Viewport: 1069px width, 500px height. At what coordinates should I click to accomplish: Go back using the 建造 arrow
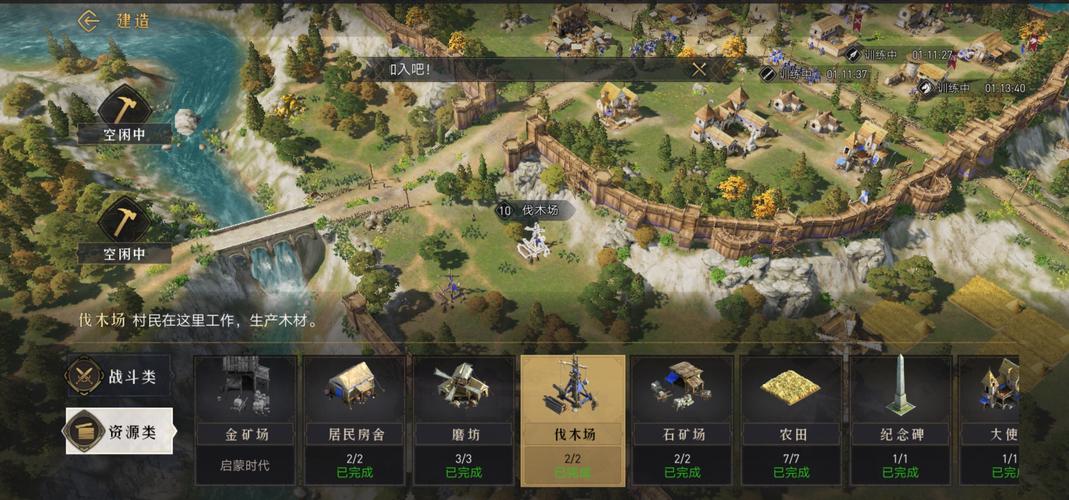pos(90,20)
